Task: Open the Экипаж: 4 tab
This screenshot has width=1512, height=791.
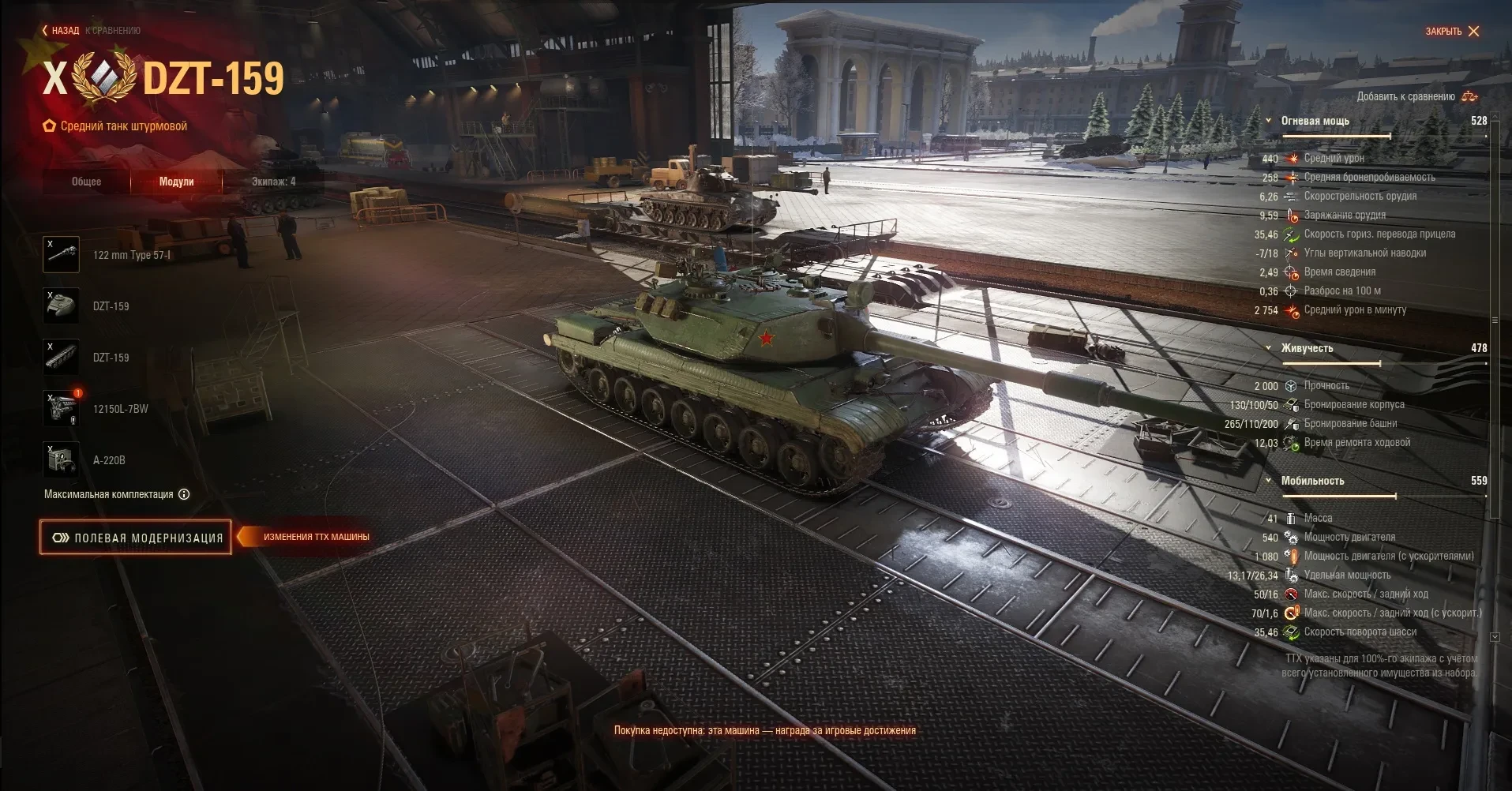Action: click(x=273, y=182)
